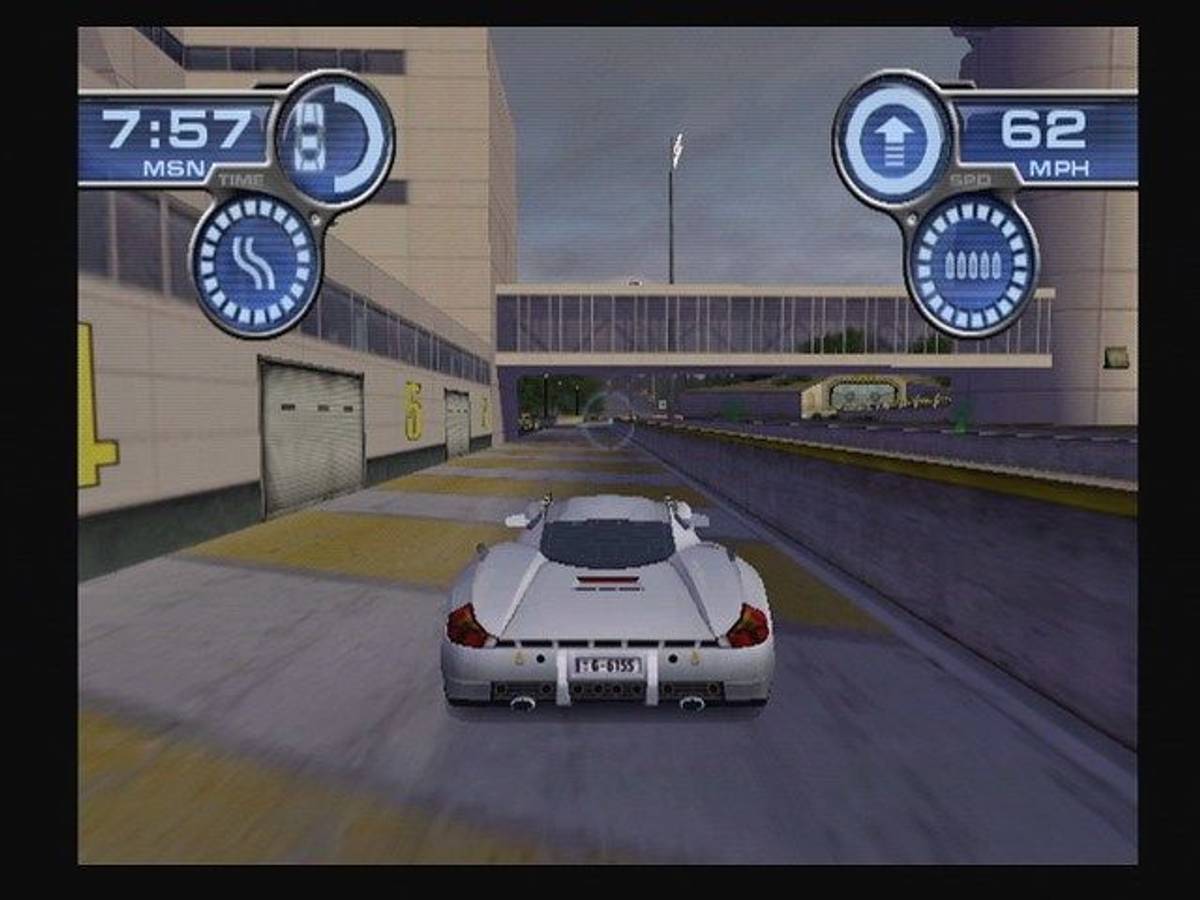Choose the bullets weapon icon
The image size is (1200, 900).
tap(970, 264)
